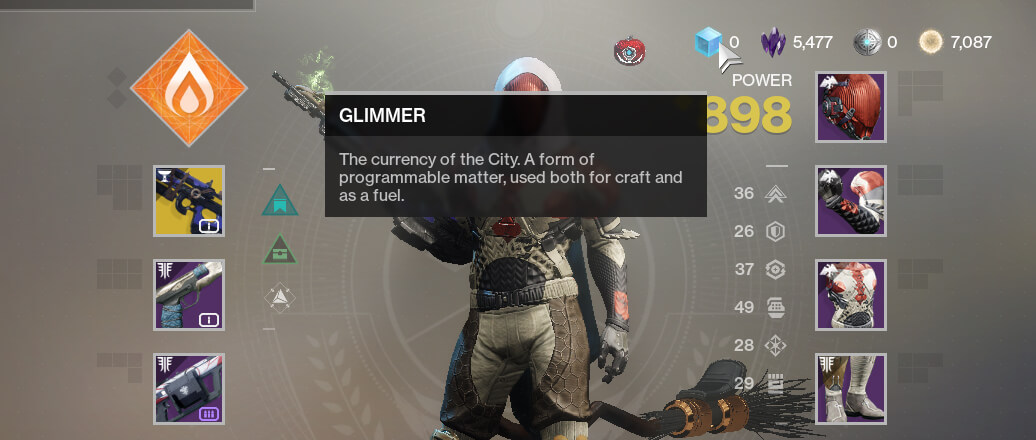
Task: Click the purple Legendary Shards icon
Action: 774,42
